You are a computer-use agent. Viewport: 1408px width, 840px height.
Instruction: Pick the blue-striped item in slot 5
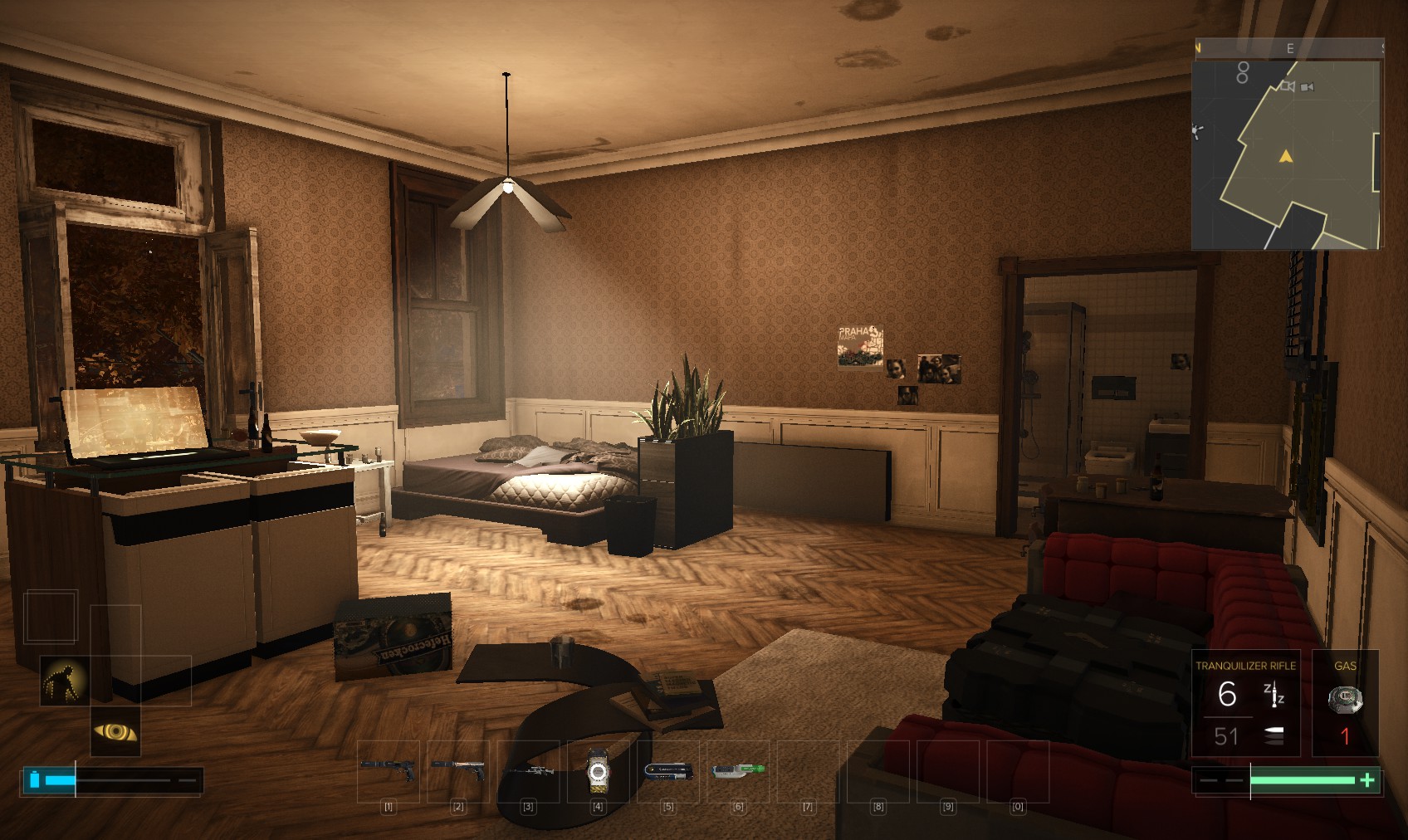[668, 770]
